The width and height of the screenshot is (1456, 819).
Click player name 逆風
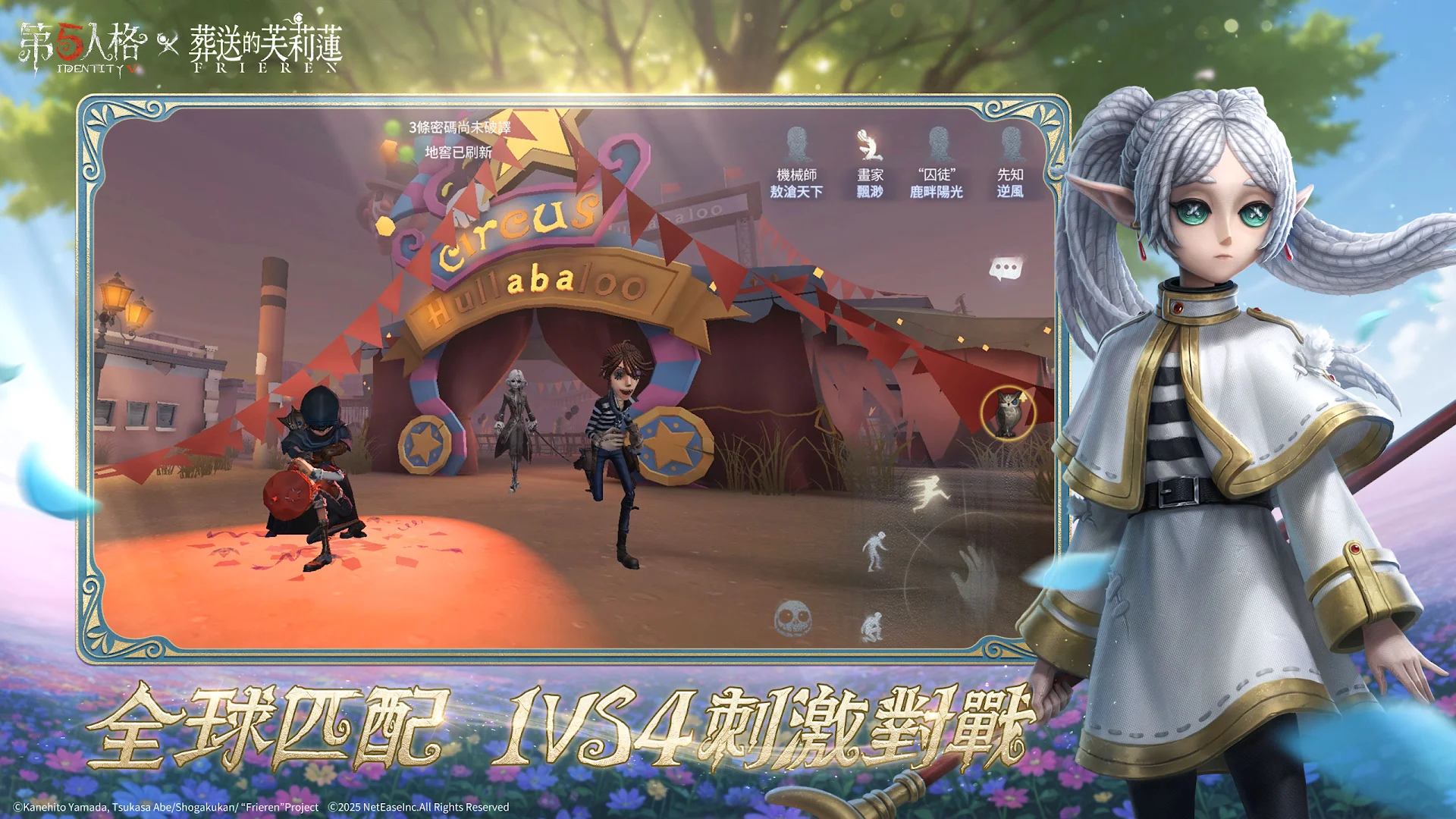point(1012,193)
